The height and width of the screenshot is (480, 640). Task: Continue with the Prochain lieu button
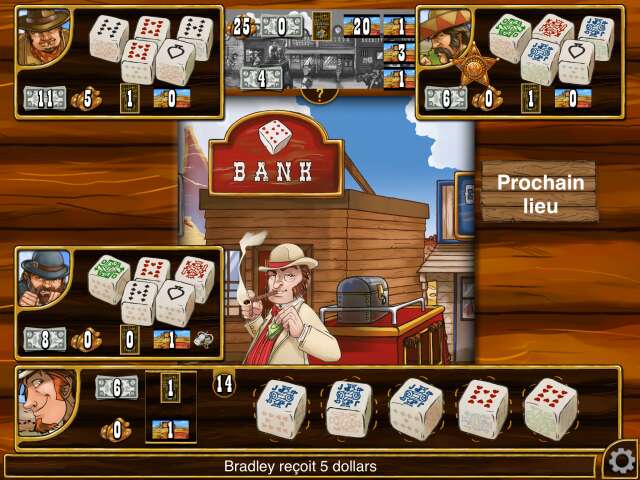pyautogui.click(x=539, y=191)
